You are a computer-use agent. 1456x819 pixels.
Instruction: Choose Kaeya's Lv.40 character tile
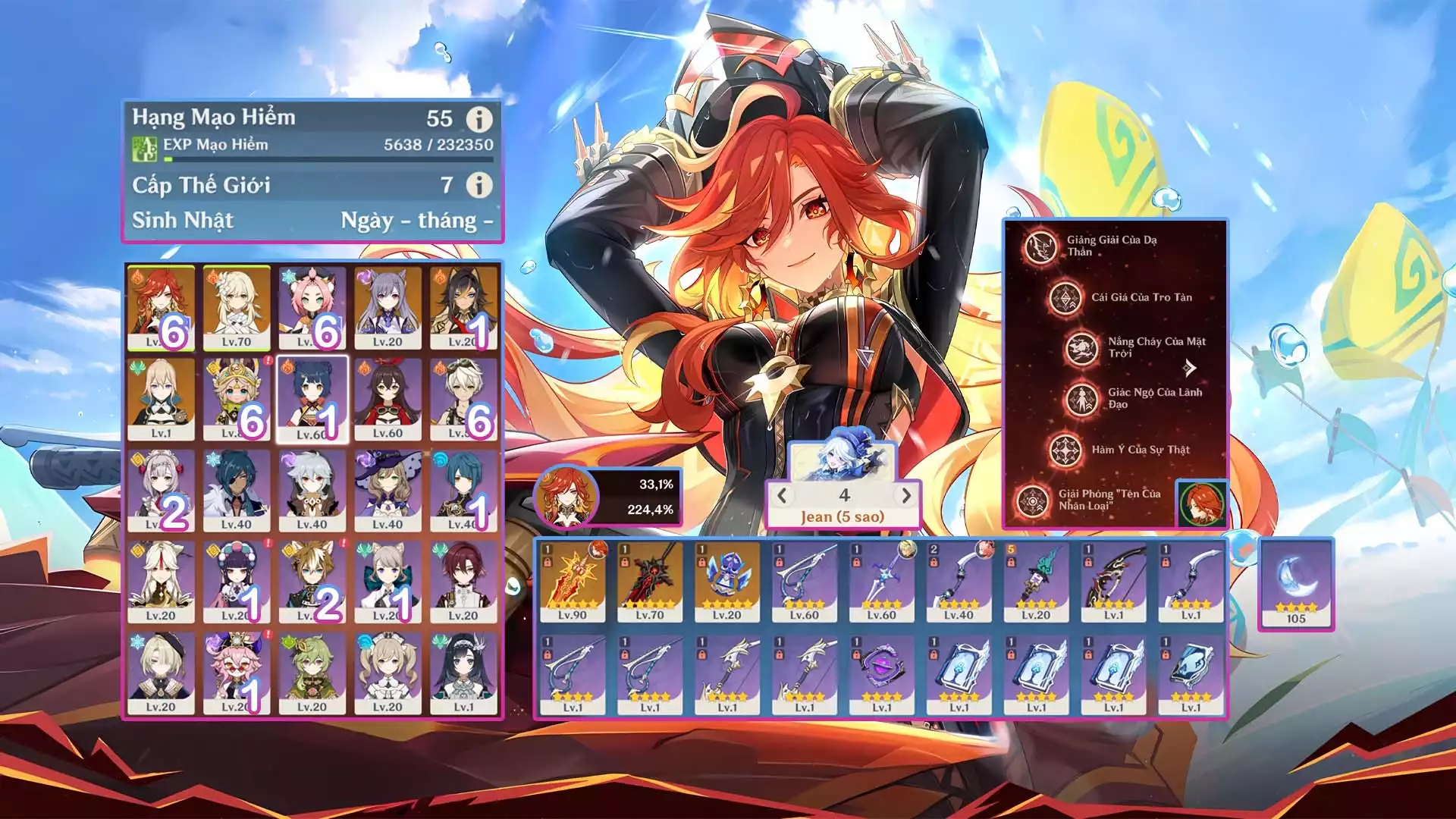[236, 490]
